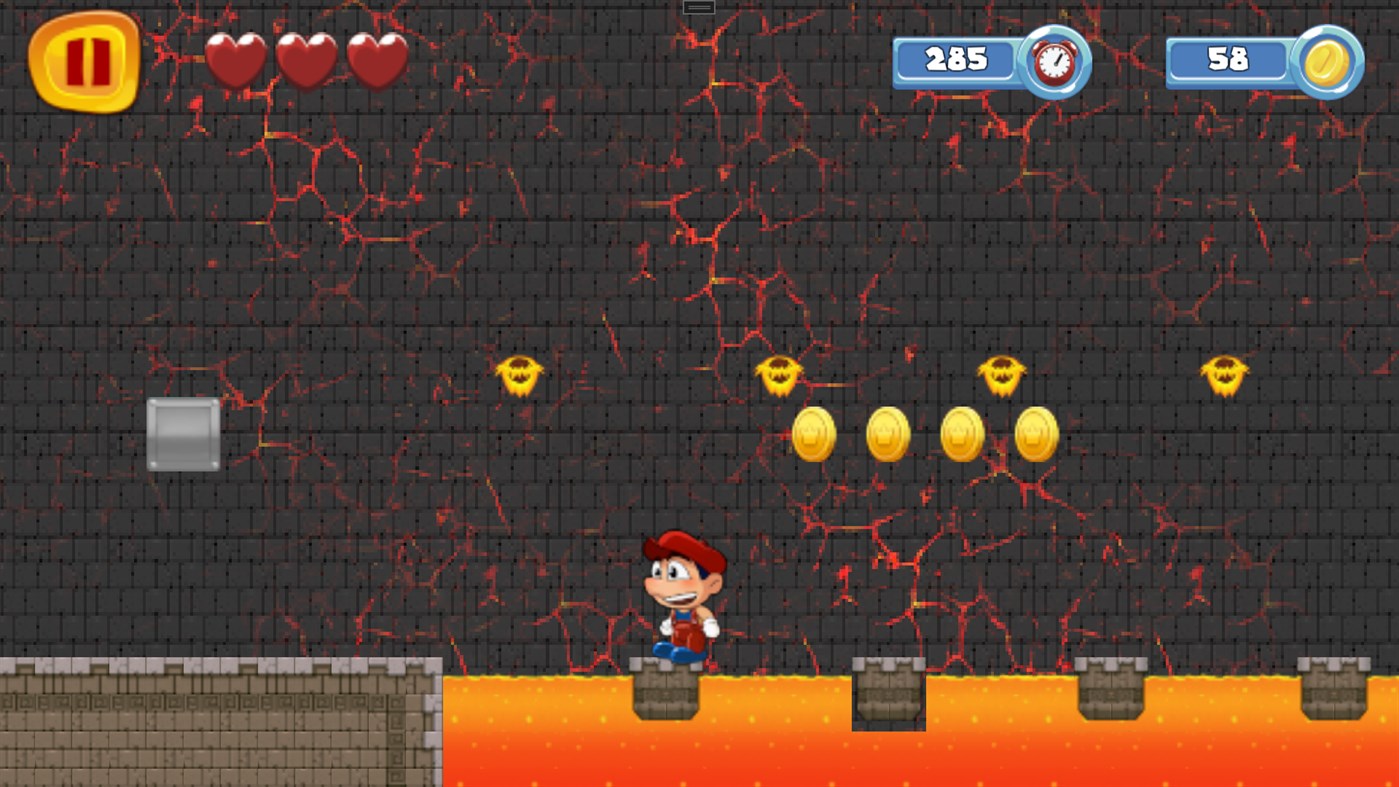
Task: Click the sunken platform in the lava
Action: pos(888,695)
